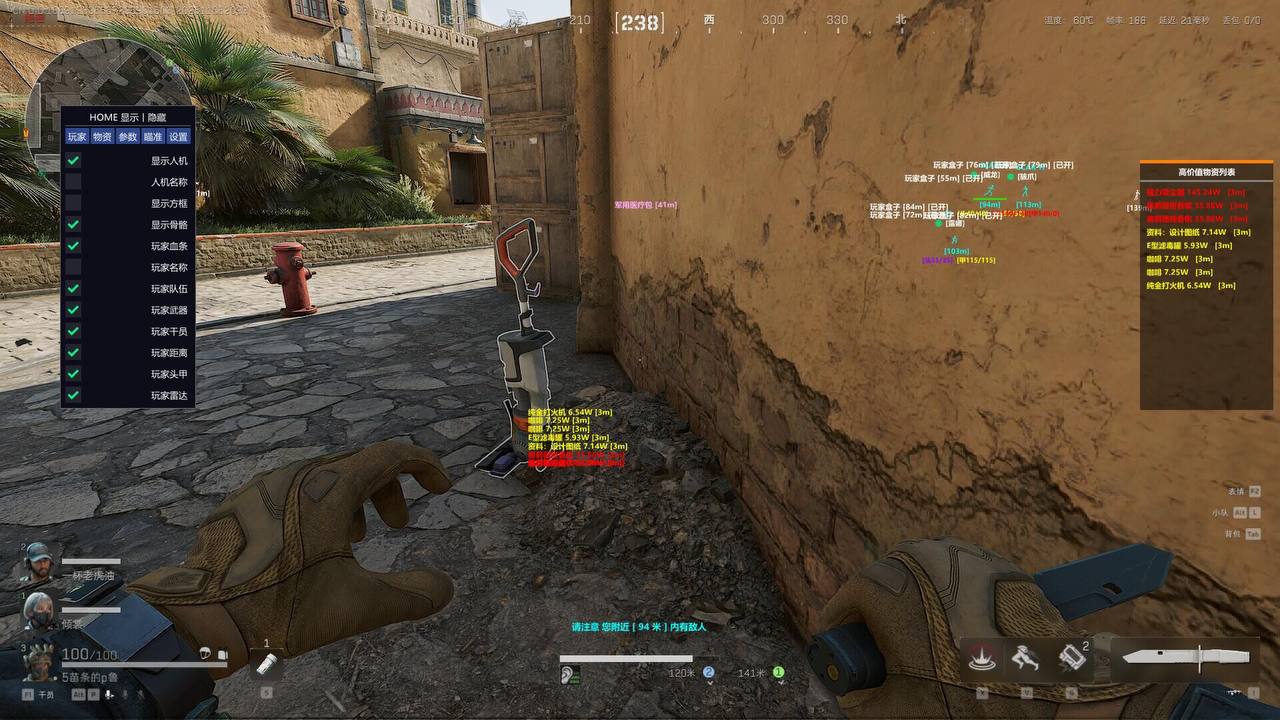Select teammate portrait with the cap
This screenshot has height=720, width=1280.
[x=37, y=561]
